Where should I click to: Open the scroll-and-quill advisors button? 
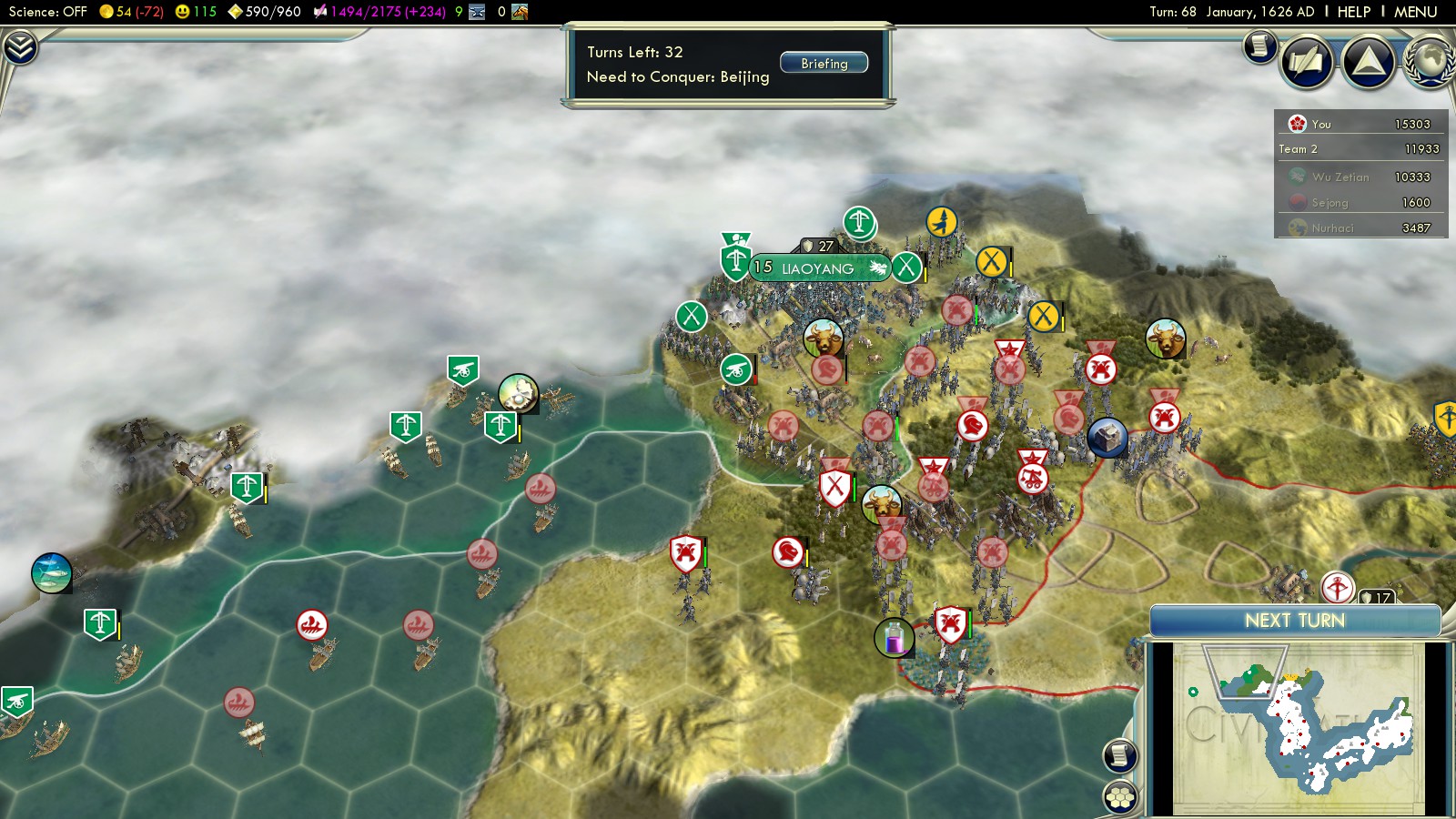1307,62
